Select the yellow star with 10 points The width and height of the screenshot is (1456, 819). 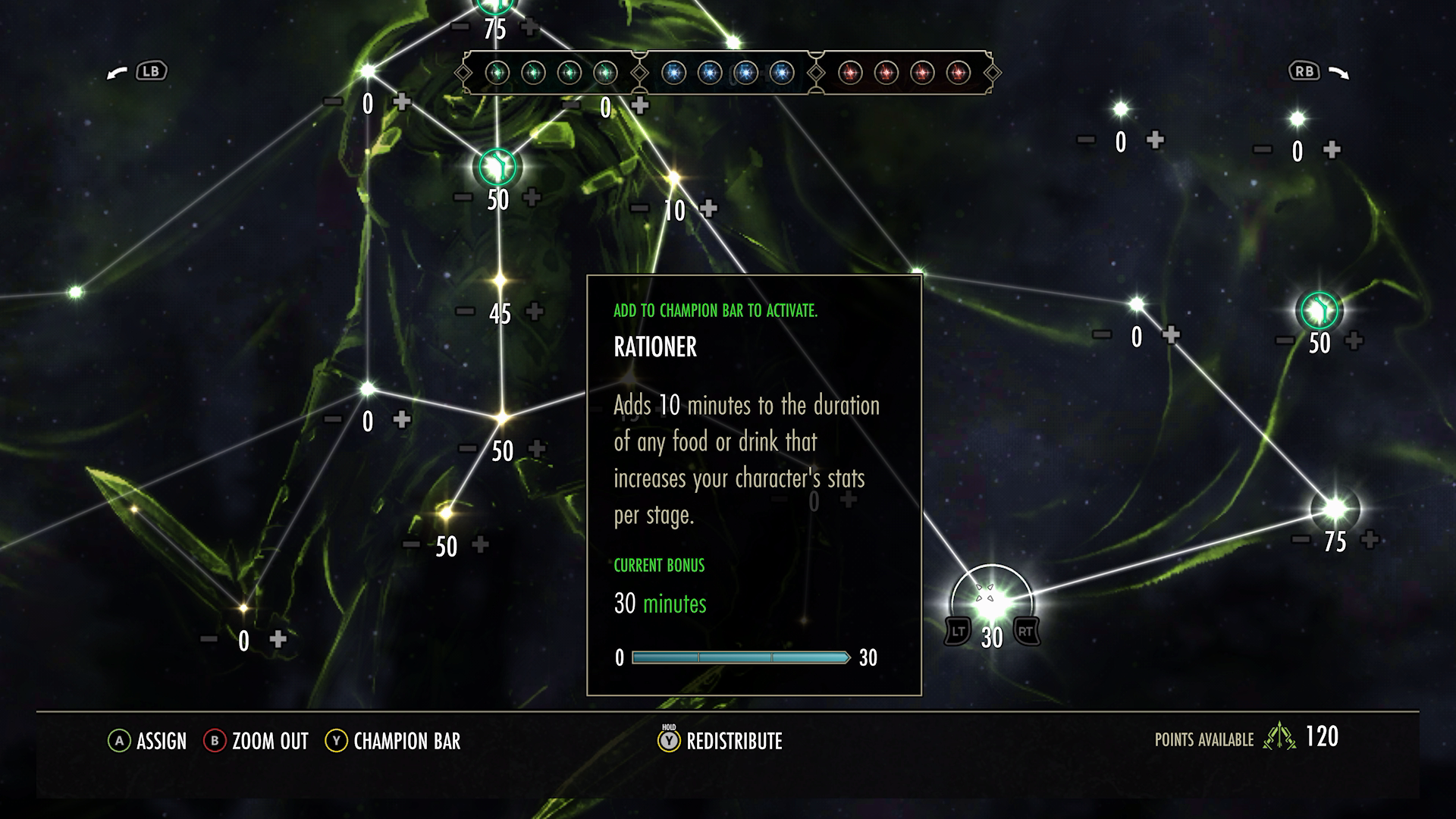coord(673,179)
